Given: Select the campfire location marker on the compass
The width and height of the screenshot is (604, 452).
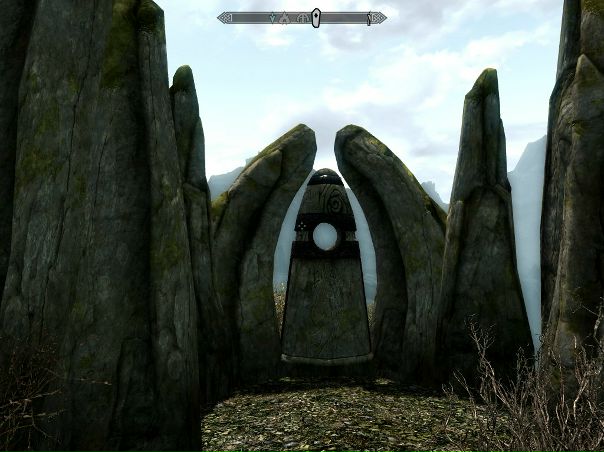Looking at the screenshot, I should click(x=283, y=18).
